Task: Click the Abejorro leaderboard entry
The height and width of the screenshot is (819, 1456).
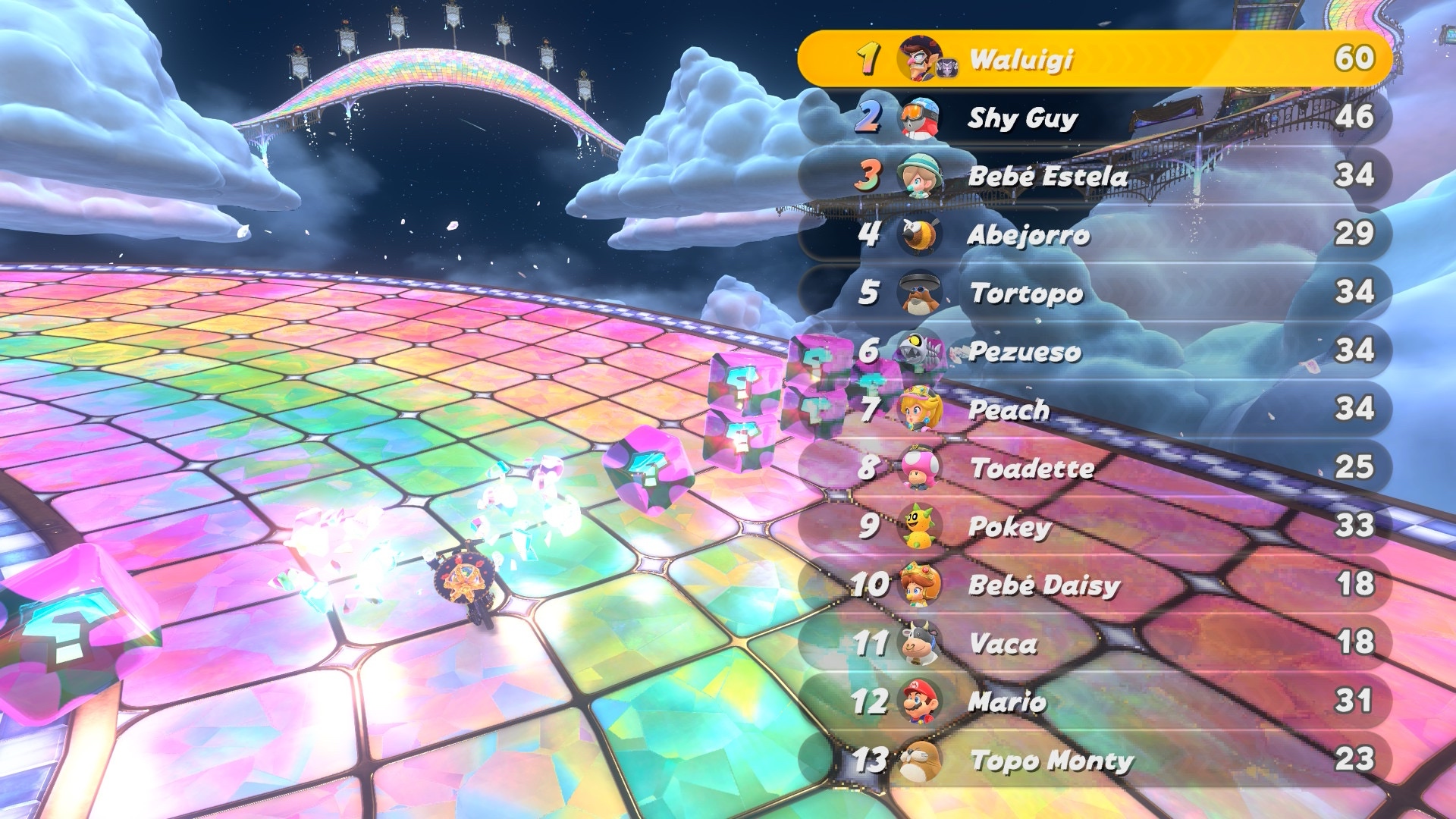Action: tap(1095, 234)
